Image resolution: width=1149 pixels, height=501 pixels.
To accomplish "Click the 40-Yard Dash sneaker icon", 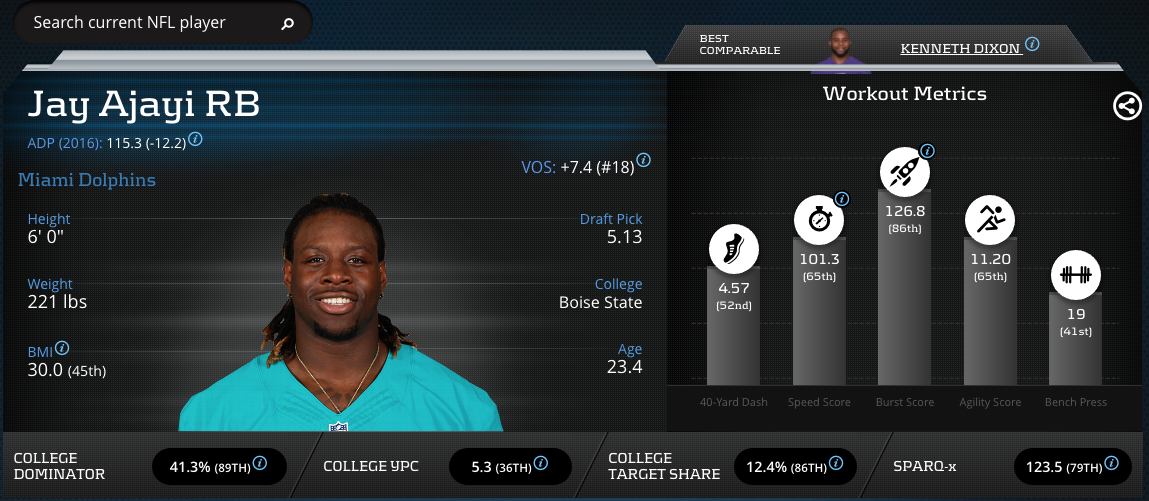I will (x=734, y=248).
